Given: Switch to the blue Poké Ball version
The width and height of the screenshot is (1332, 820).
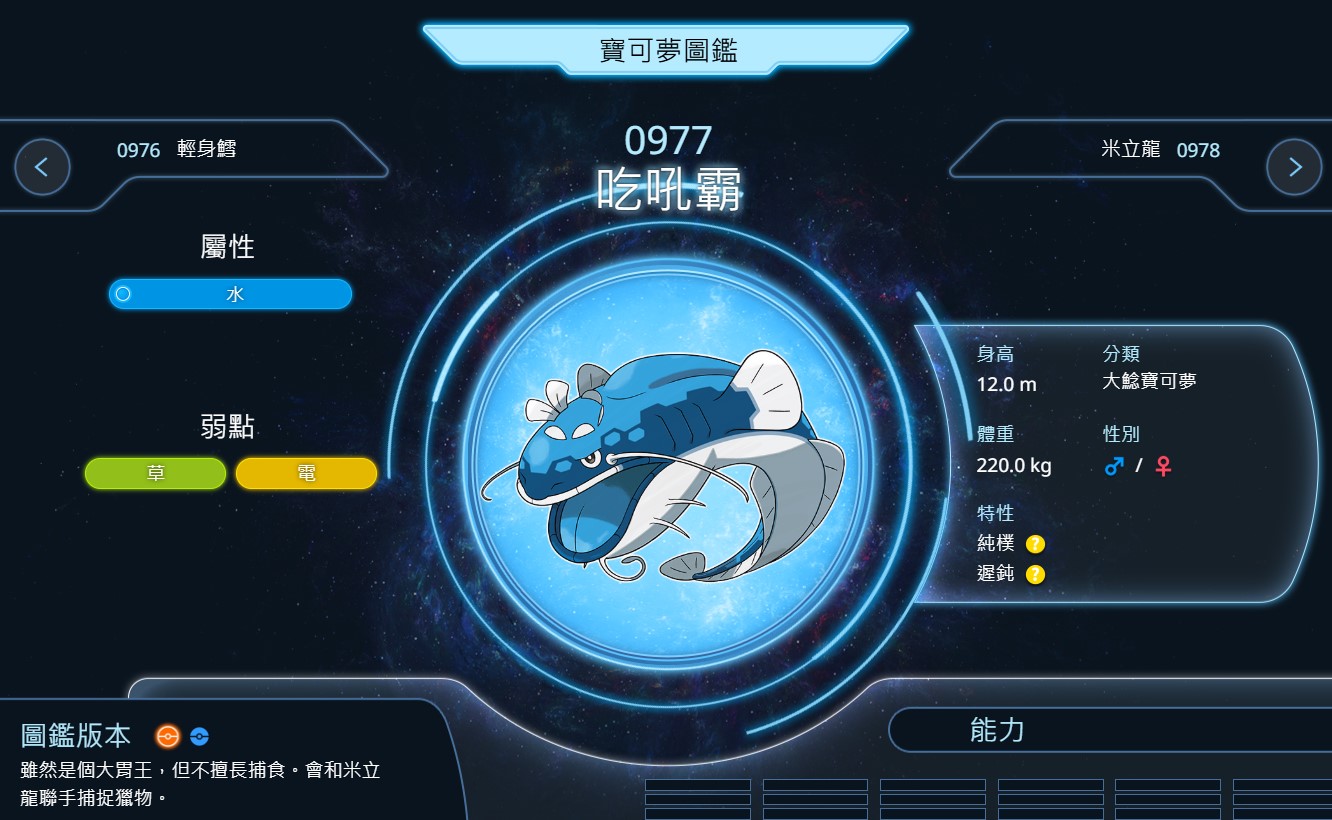Looking at the screenshot, I should point(199,737).
